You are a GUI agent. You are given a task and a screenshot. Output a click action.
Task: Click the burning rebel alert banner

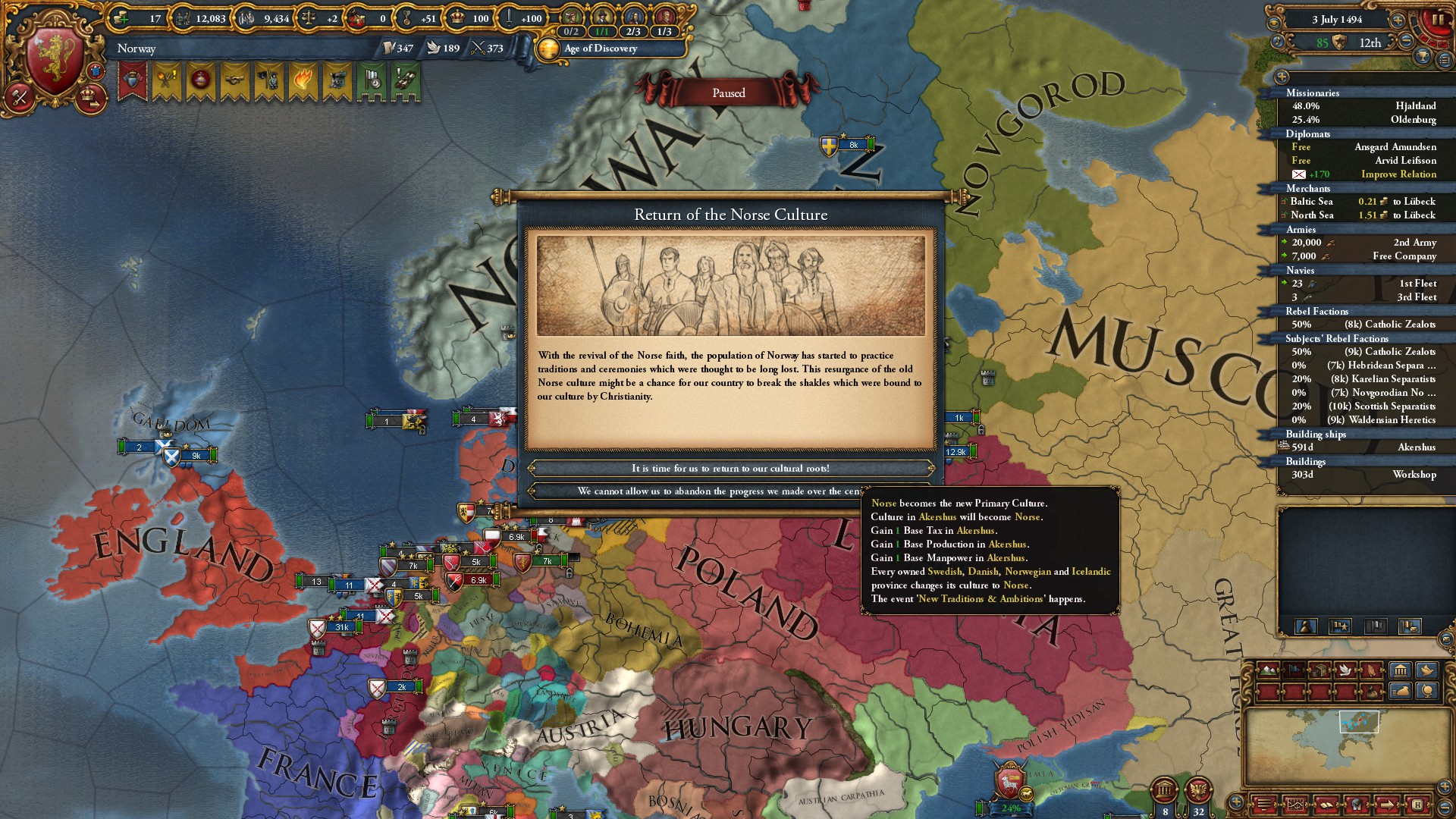(303, 78)
